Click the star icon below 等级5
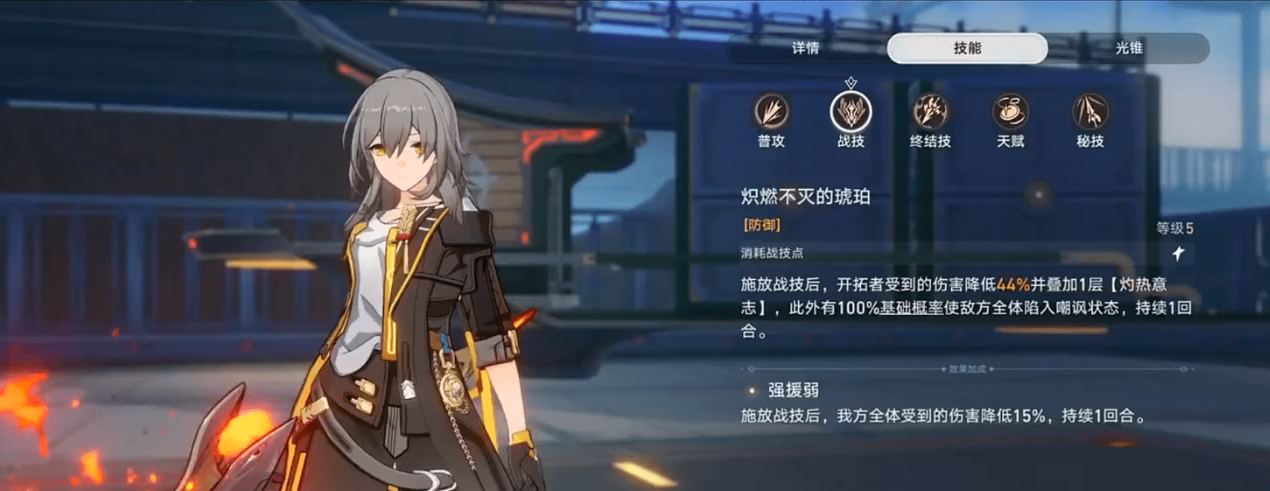Image resolution: width=1270 pixels, height=491 pixels. tap(1180, 254)
